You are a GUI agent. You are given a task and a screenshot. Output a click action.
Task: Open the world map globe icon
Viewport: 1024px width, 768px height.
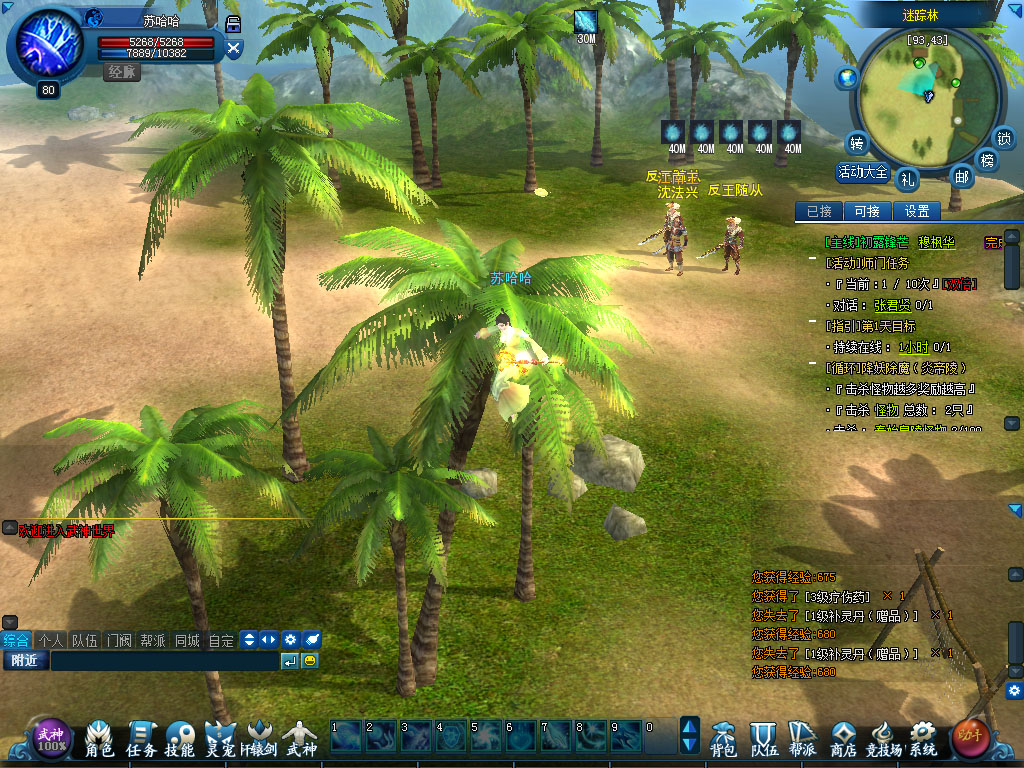coord(848,77)
